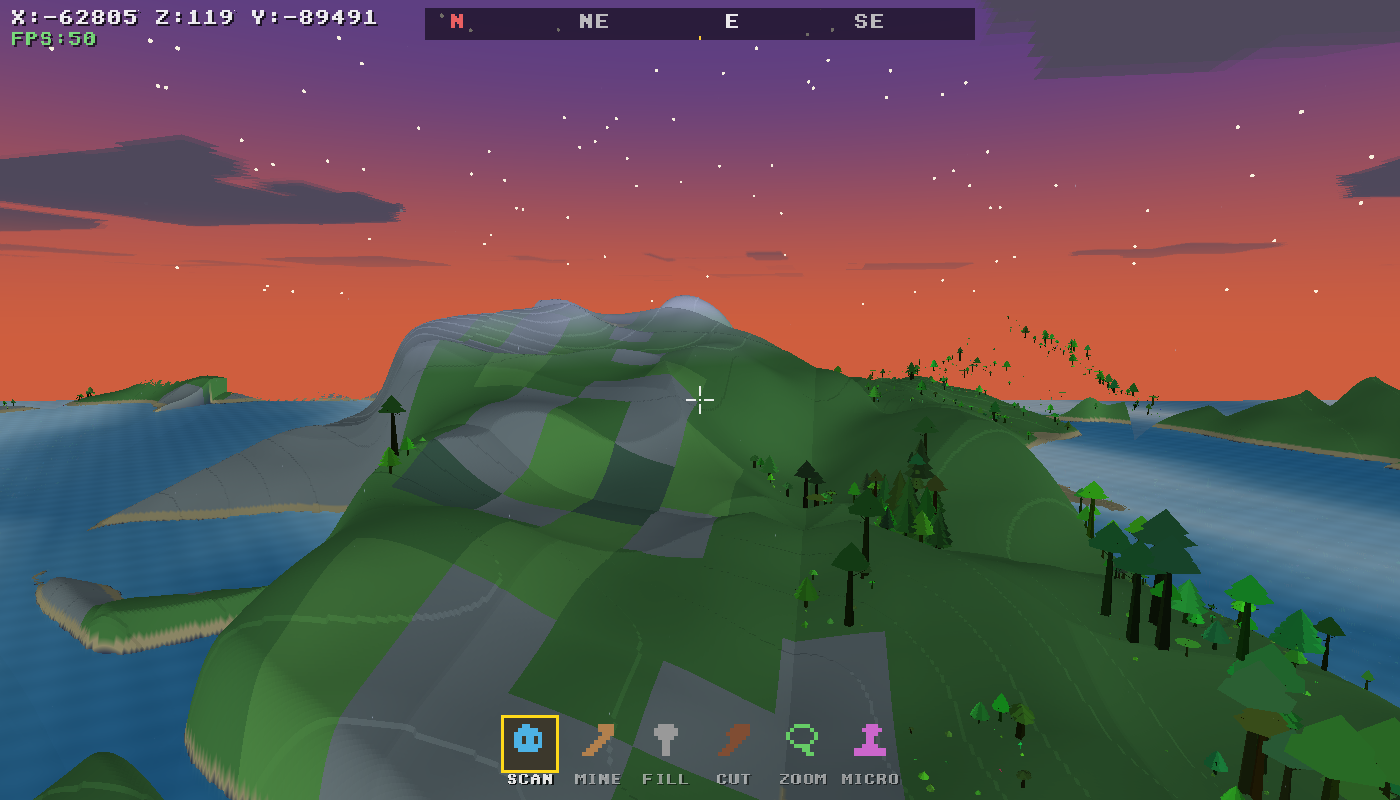Activate the FILL hammer tool
This screenshot has height=800, width=1400.
click(x=666, y=740)
